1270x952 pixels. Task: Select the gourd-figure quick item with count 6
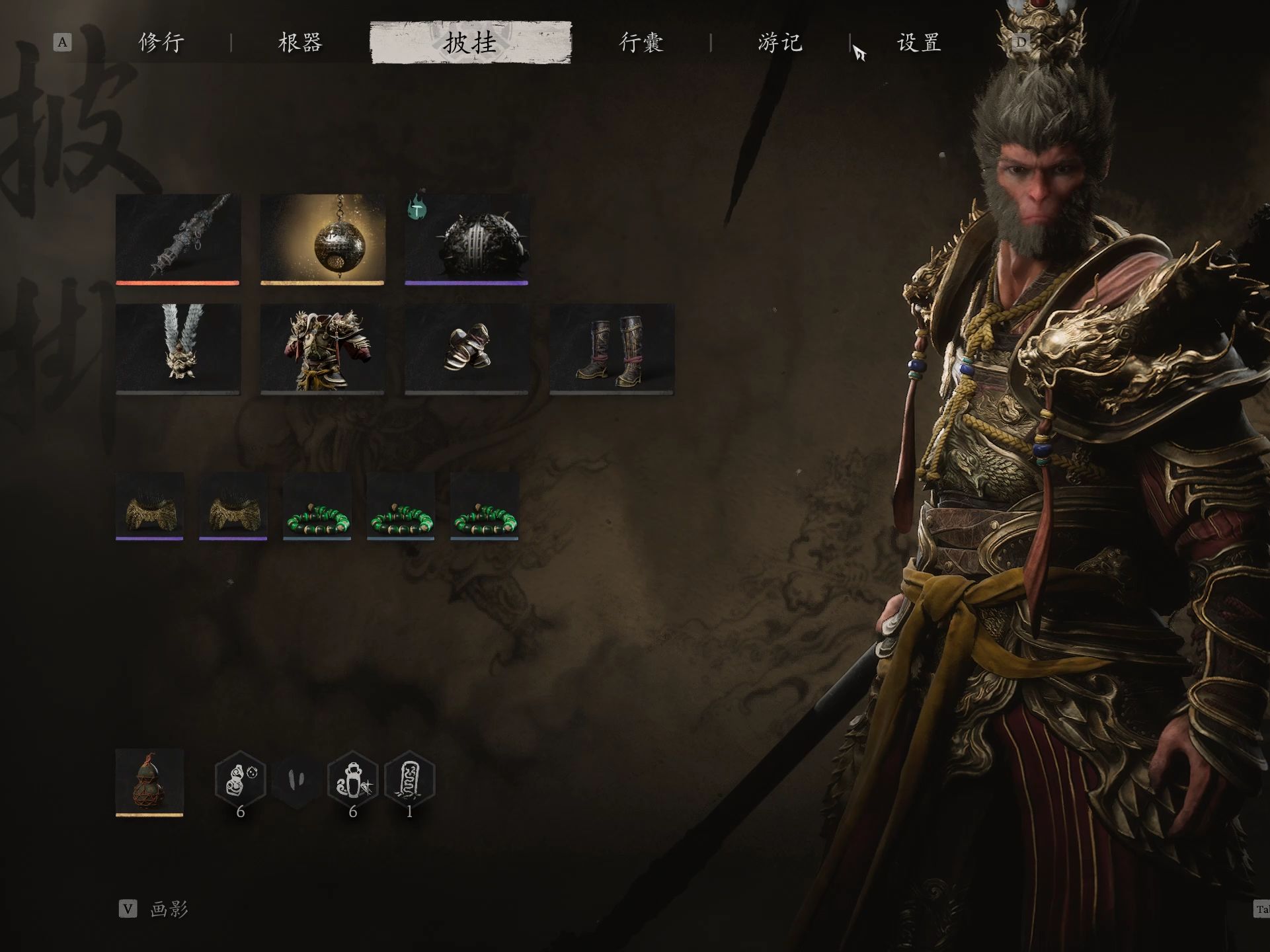click(241, 780)
